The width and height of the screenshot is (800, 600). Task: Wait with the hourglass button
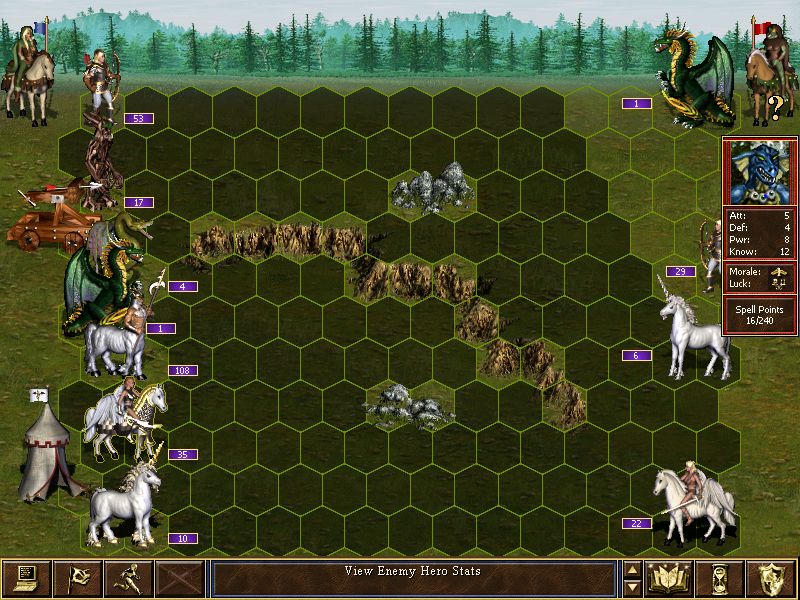(721, 578)
